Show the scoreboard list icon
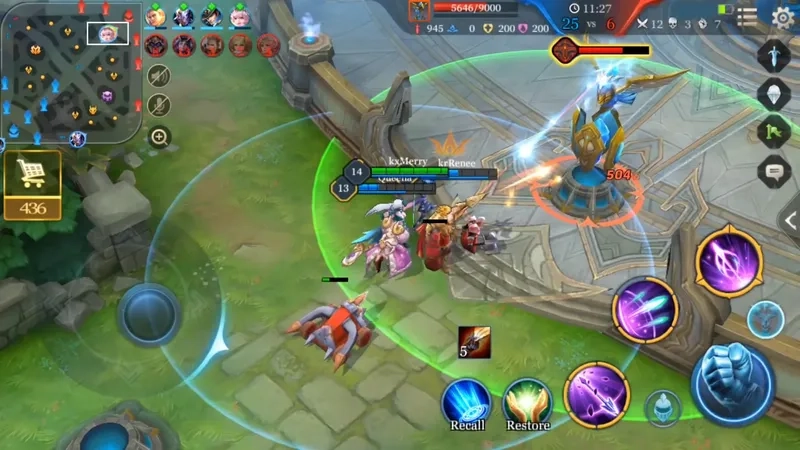Image resolution: width=800 pixels, height=450 pixels. (x=746, y=16)
